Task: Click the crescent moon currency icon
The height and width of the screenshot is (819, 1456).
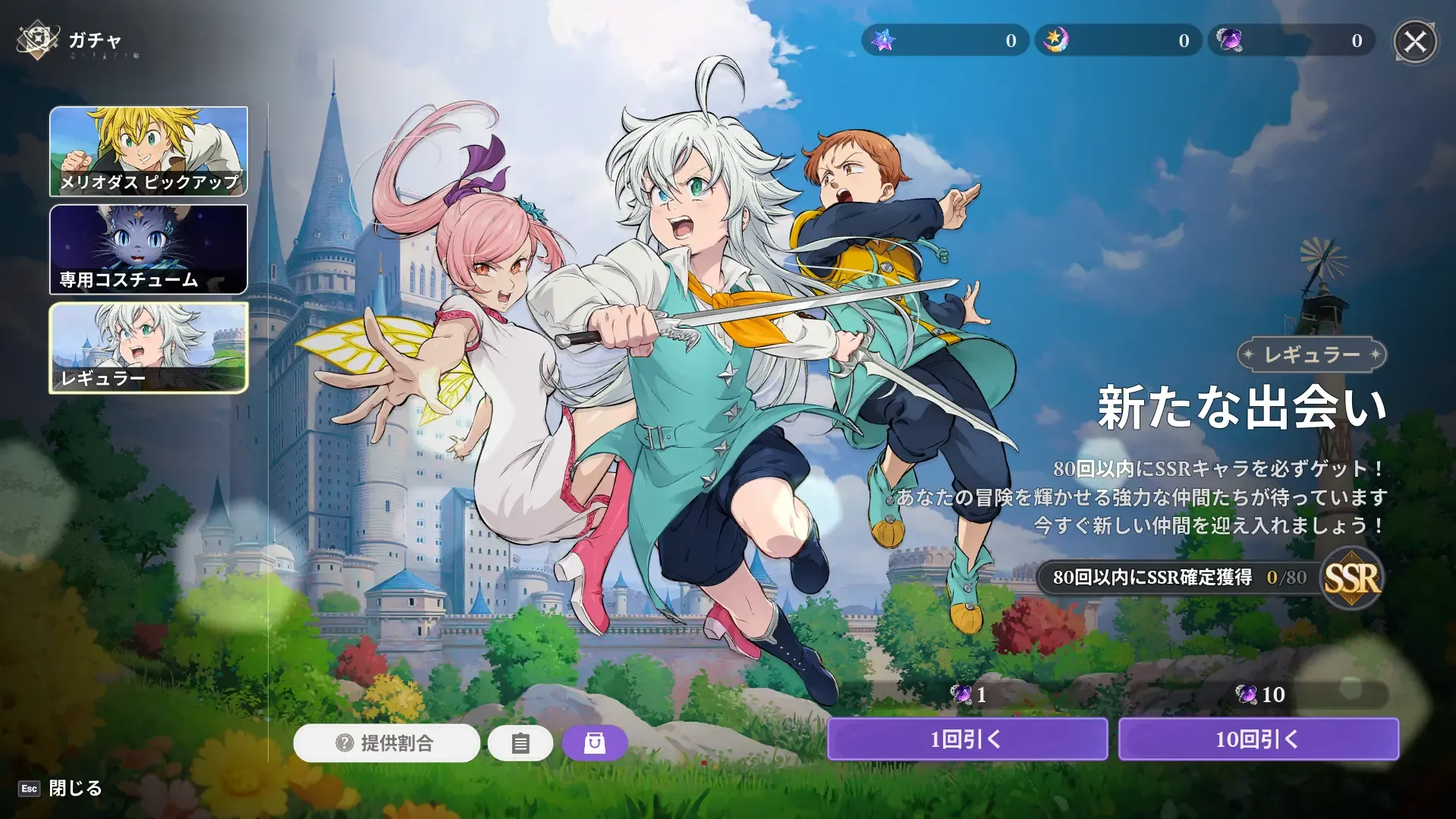Action: (x=1057, y=40)
